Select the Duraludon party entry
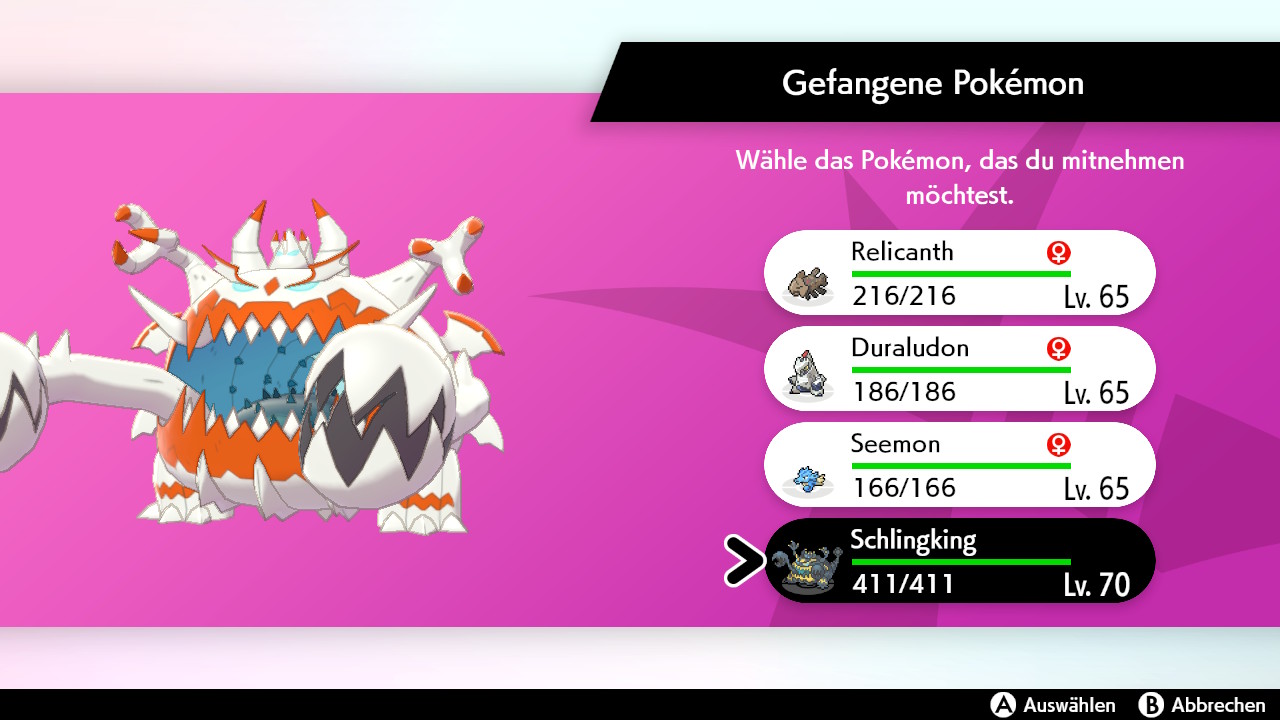1280x720 pixels. click(960, 368)
